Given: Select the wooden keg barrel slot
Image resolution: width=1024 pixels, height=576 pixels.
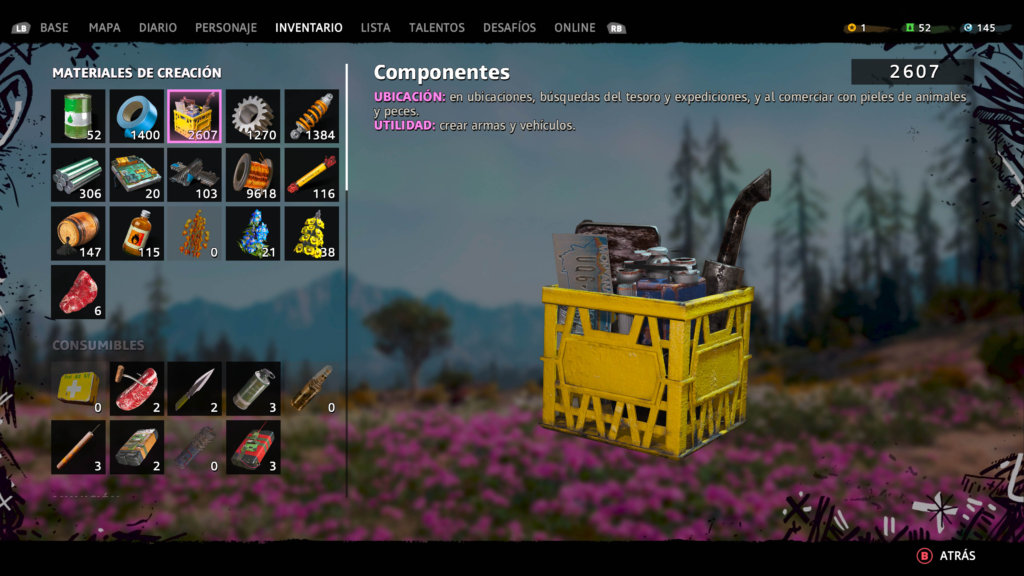Looking at the screenshot, I should (78, 234).
